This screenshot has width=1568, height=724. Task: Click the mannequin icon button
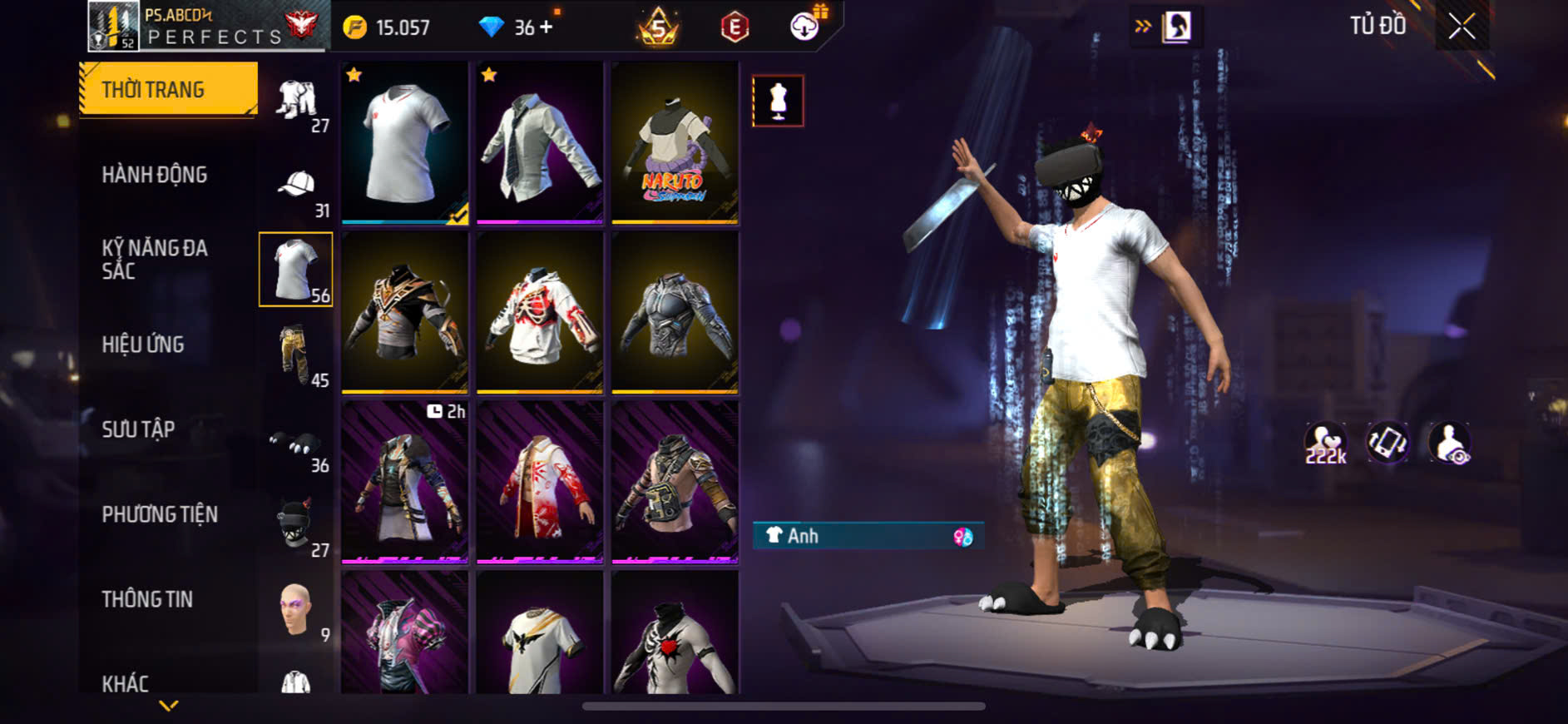(778, 101)
